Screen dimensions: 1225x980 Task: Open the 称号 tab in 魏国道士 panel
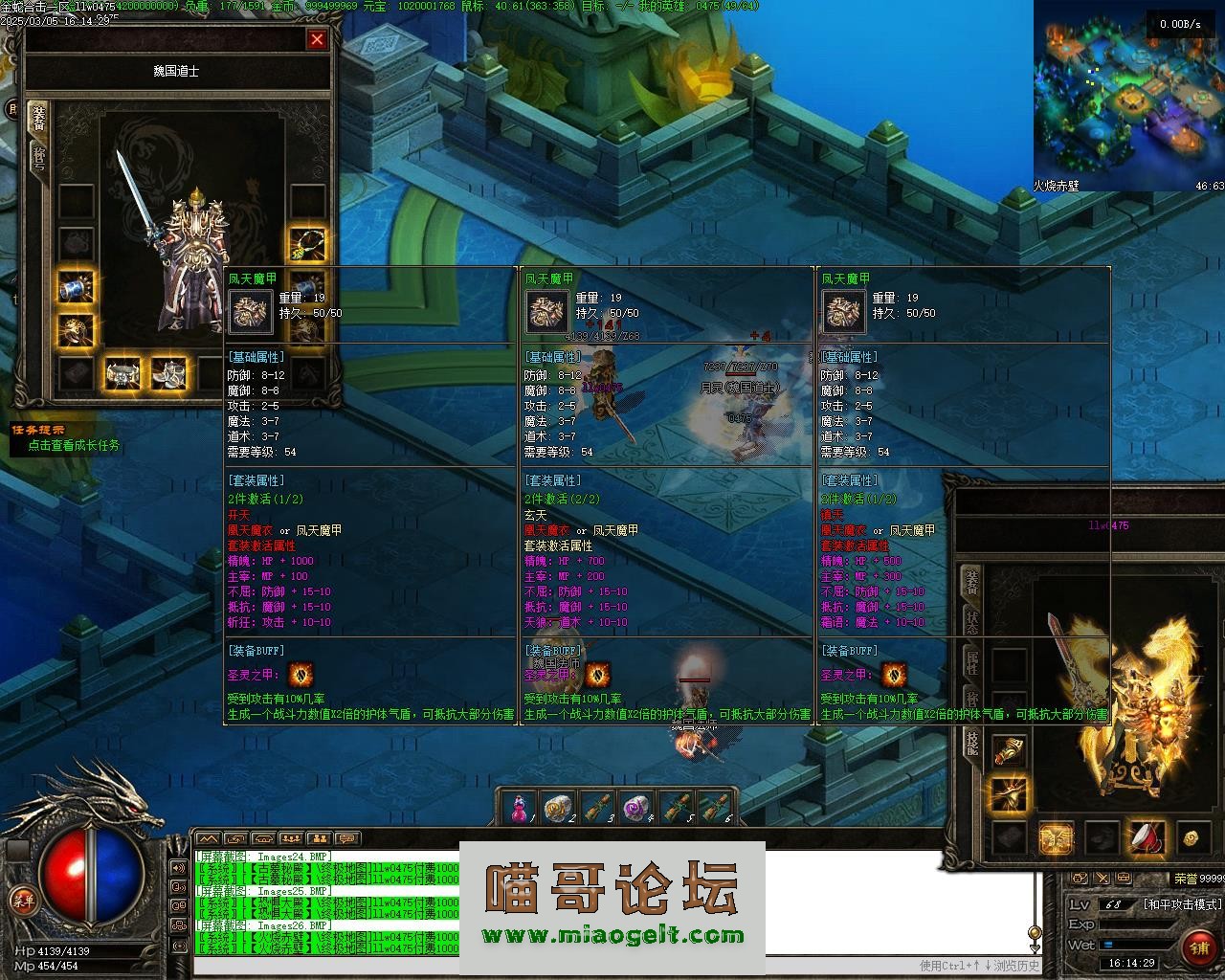pyautogui.click(x=38, y=157)
